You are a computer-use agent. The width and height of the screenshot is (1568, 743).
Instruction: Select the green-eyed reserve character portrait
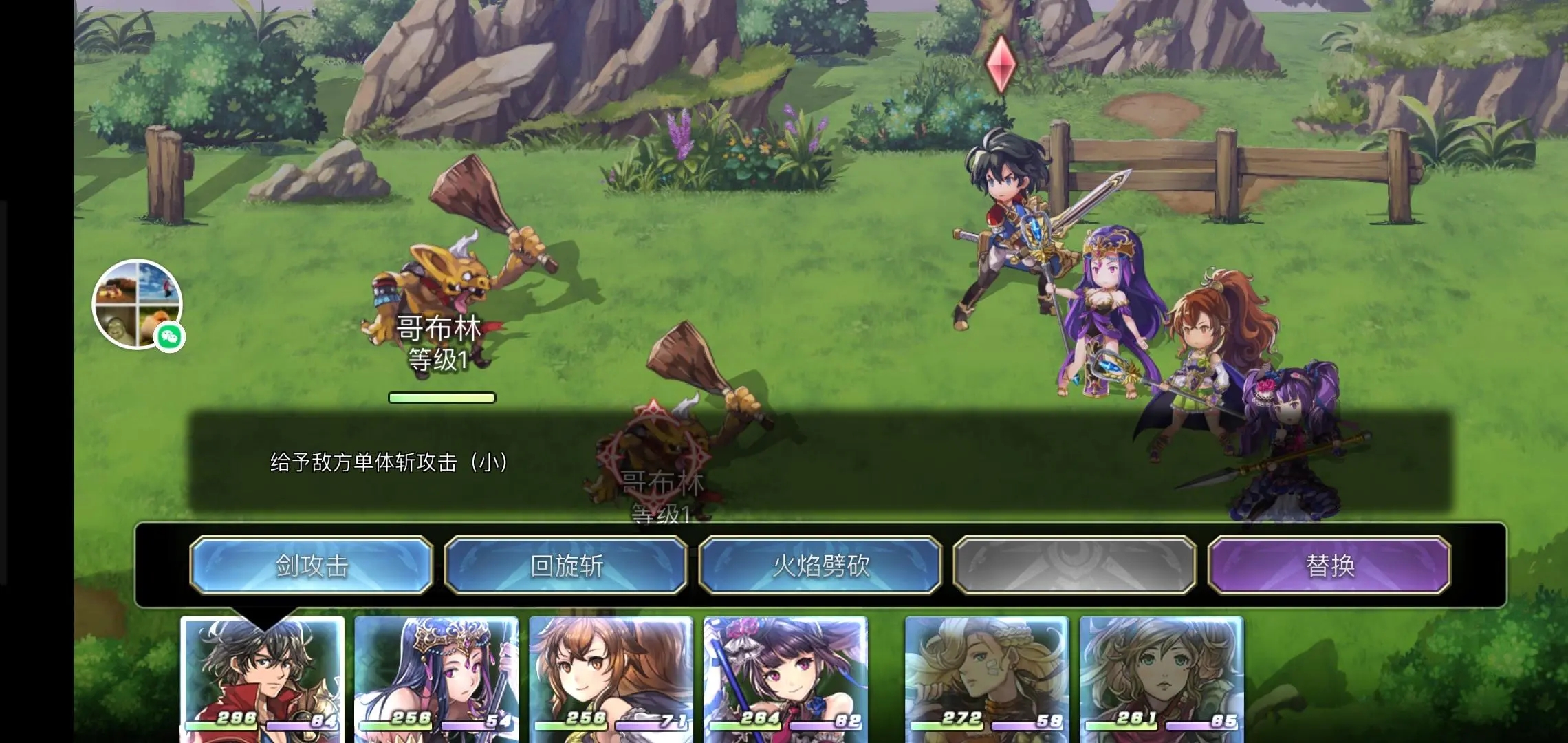[x=1162, y=678]
